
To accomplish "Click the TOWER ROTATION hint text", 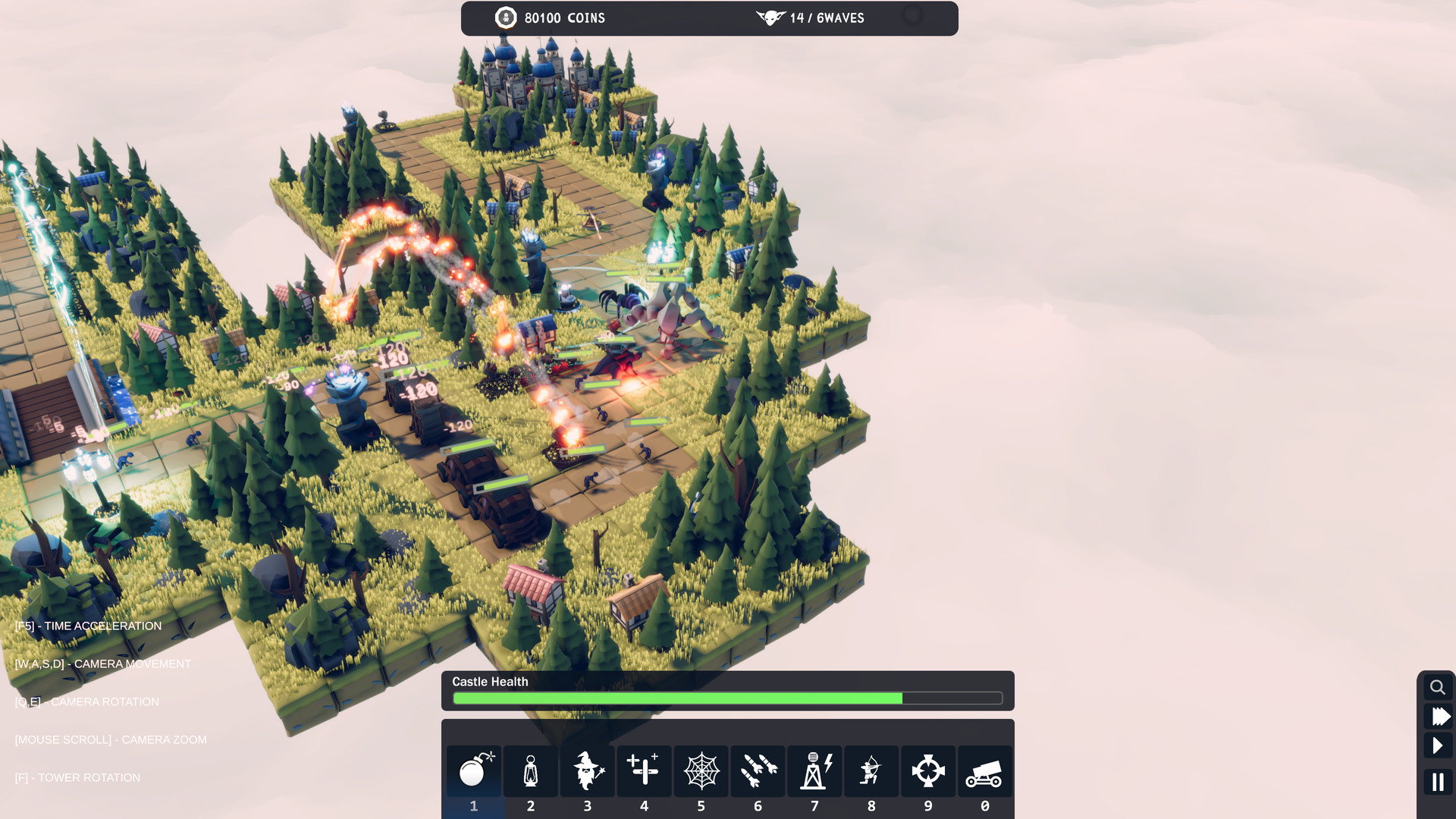I will tap(78, 777).
